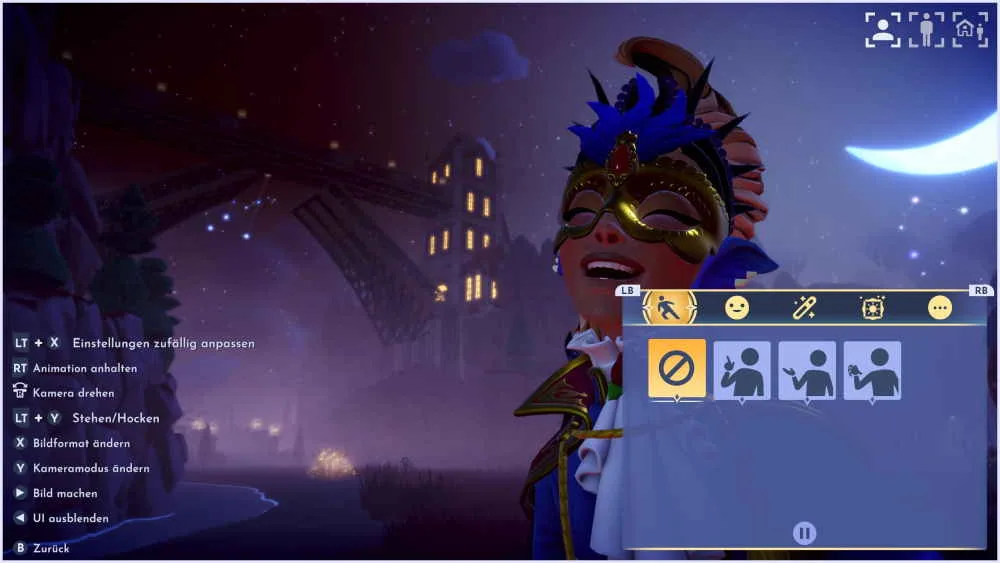This screenshot has width=1000, height=563.
Task: Select the peace sign pose
Action: pos(742,370)
